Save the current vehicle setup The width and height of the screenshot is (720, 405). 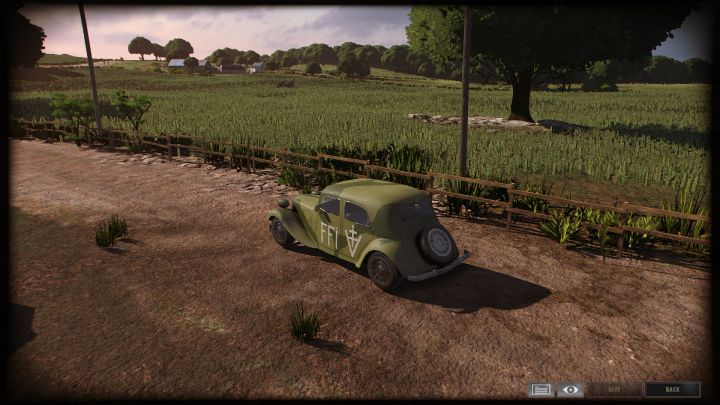click(x=614, y=390)
